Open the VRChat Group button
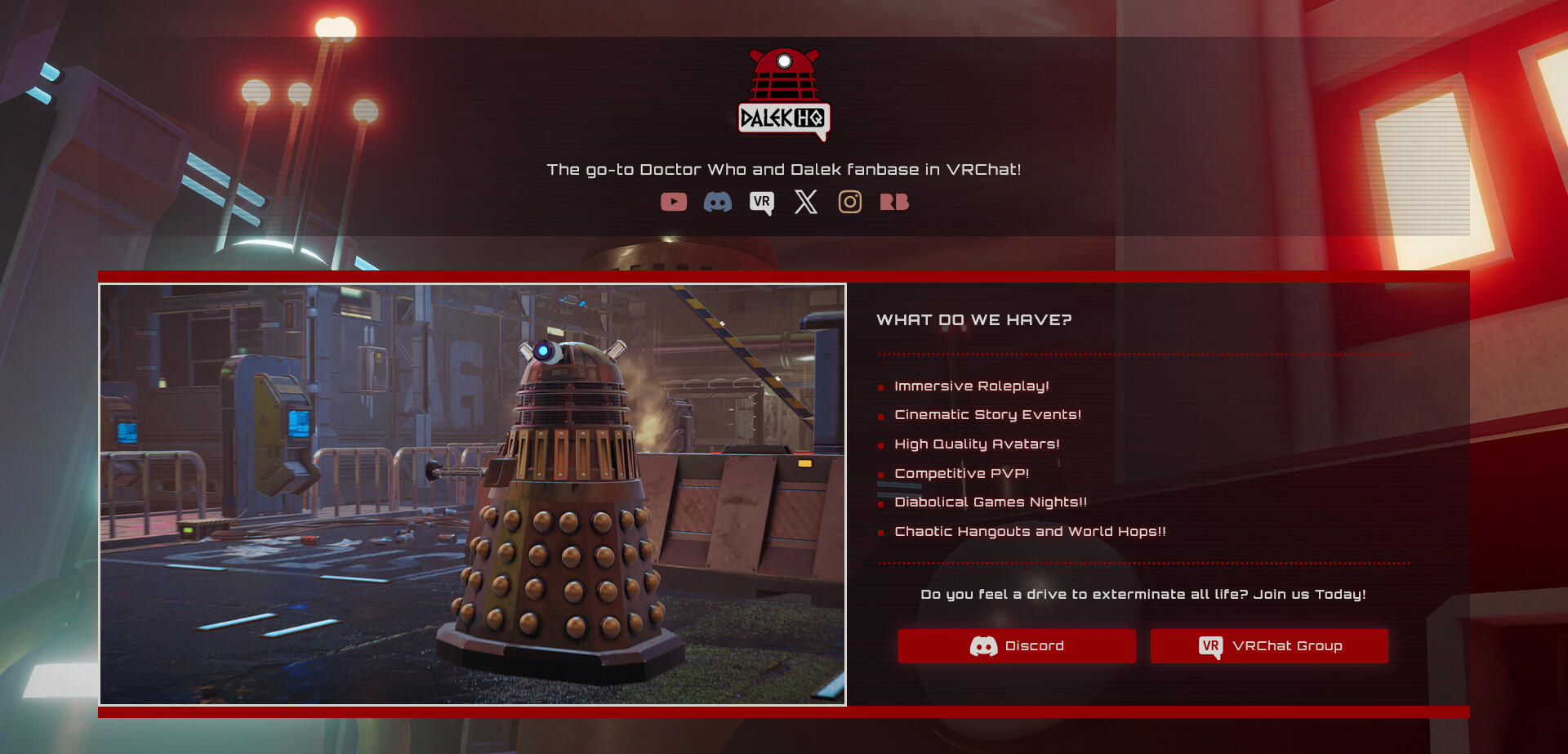The width and height of the screenshot is (1568, 754). (1269, 646)
